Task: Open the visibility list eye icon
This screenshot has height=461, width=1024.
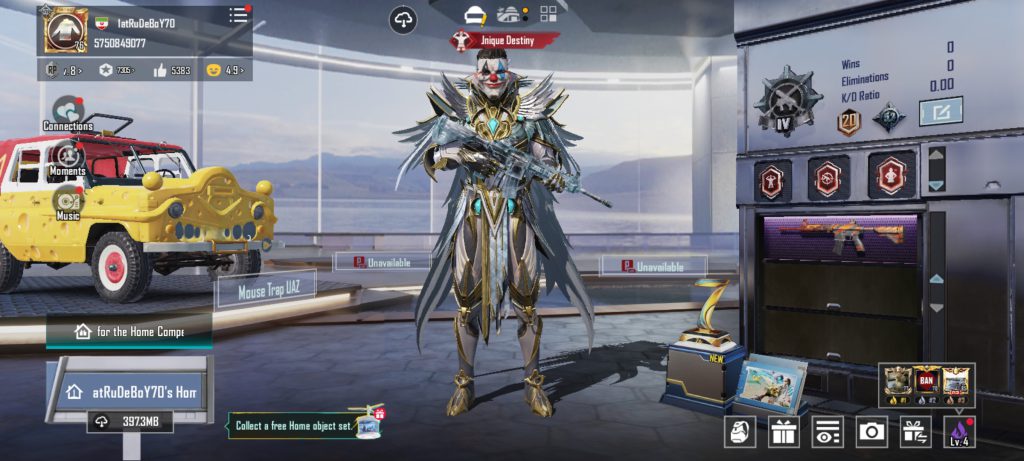Action: pyautogui.click(x=827, y=431)
